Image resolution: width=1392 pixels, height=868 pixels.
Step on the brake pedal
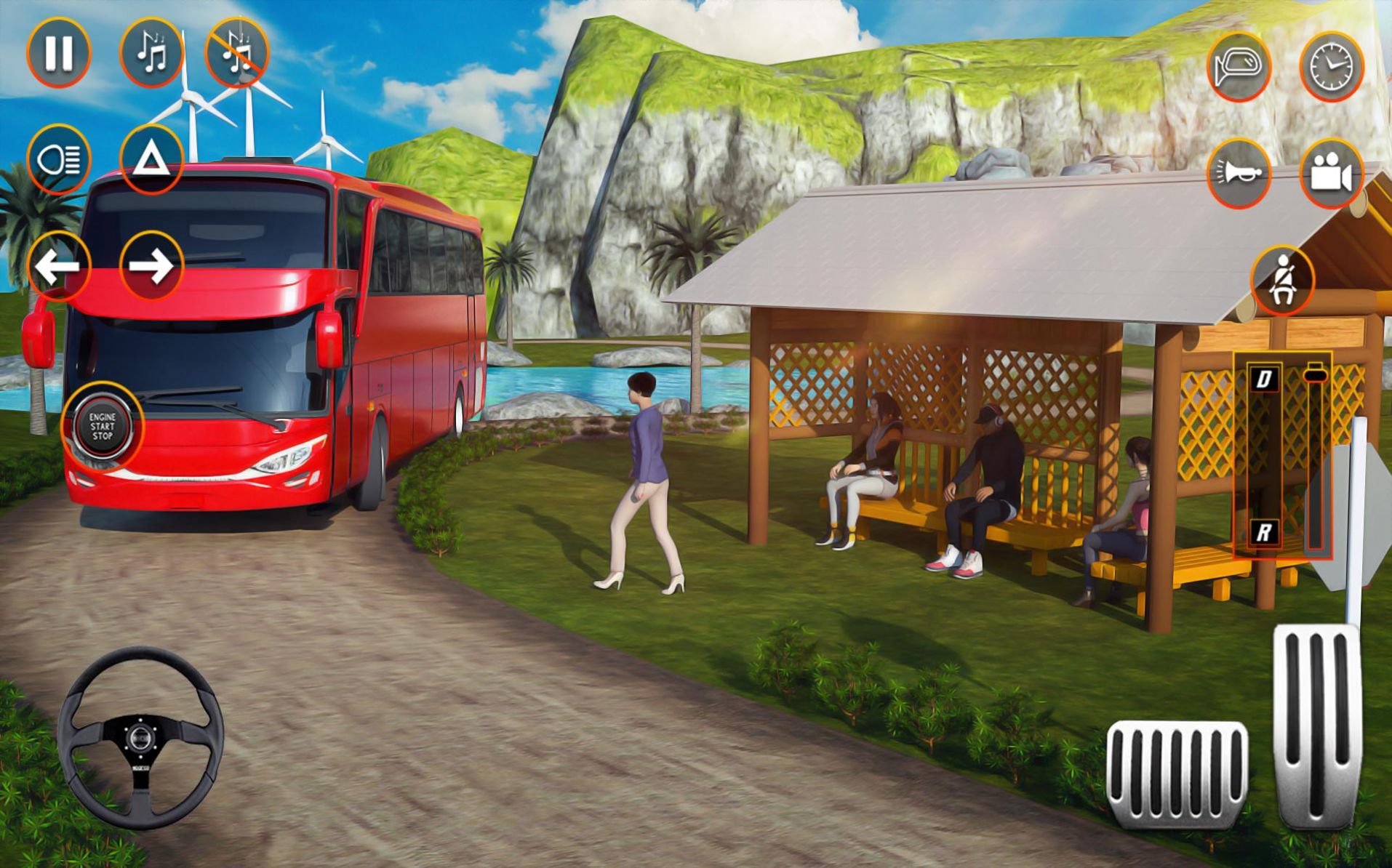(1177, 773)
